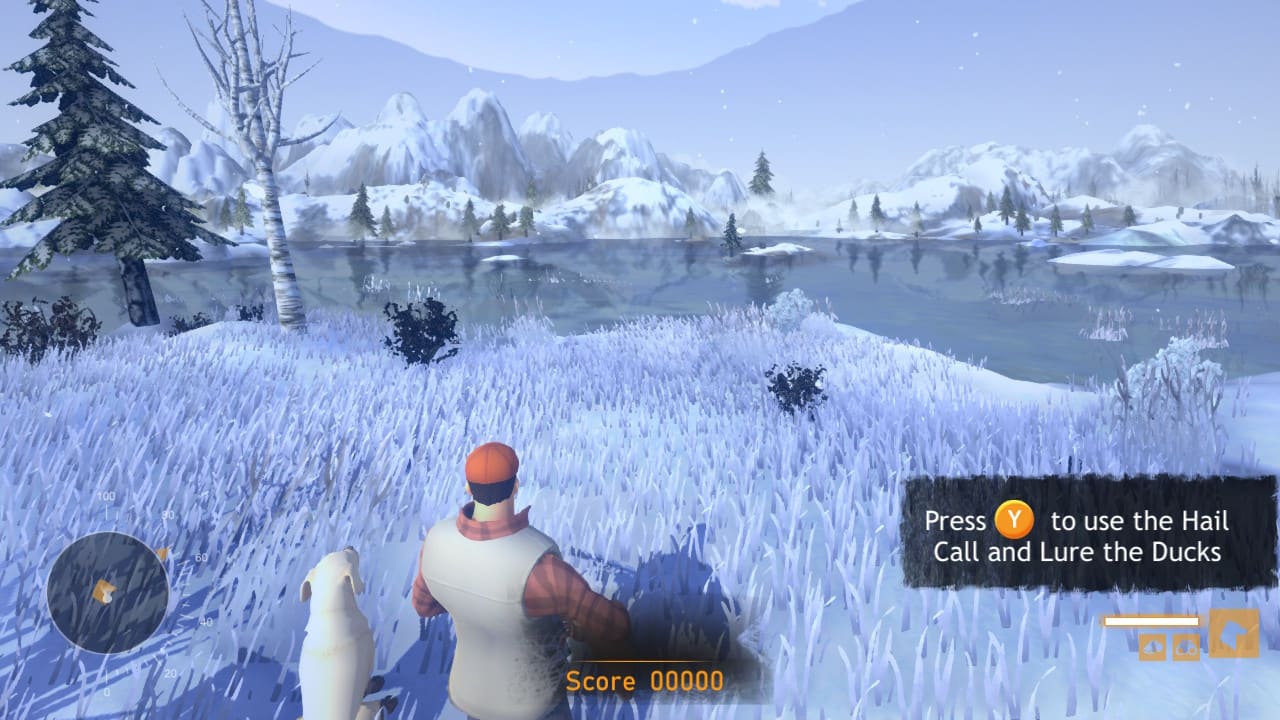Image resolution: width=1280 pixels, height=720 pixels.
Task: Click the Score 00000 counter
Action: (x=645, y=681)
